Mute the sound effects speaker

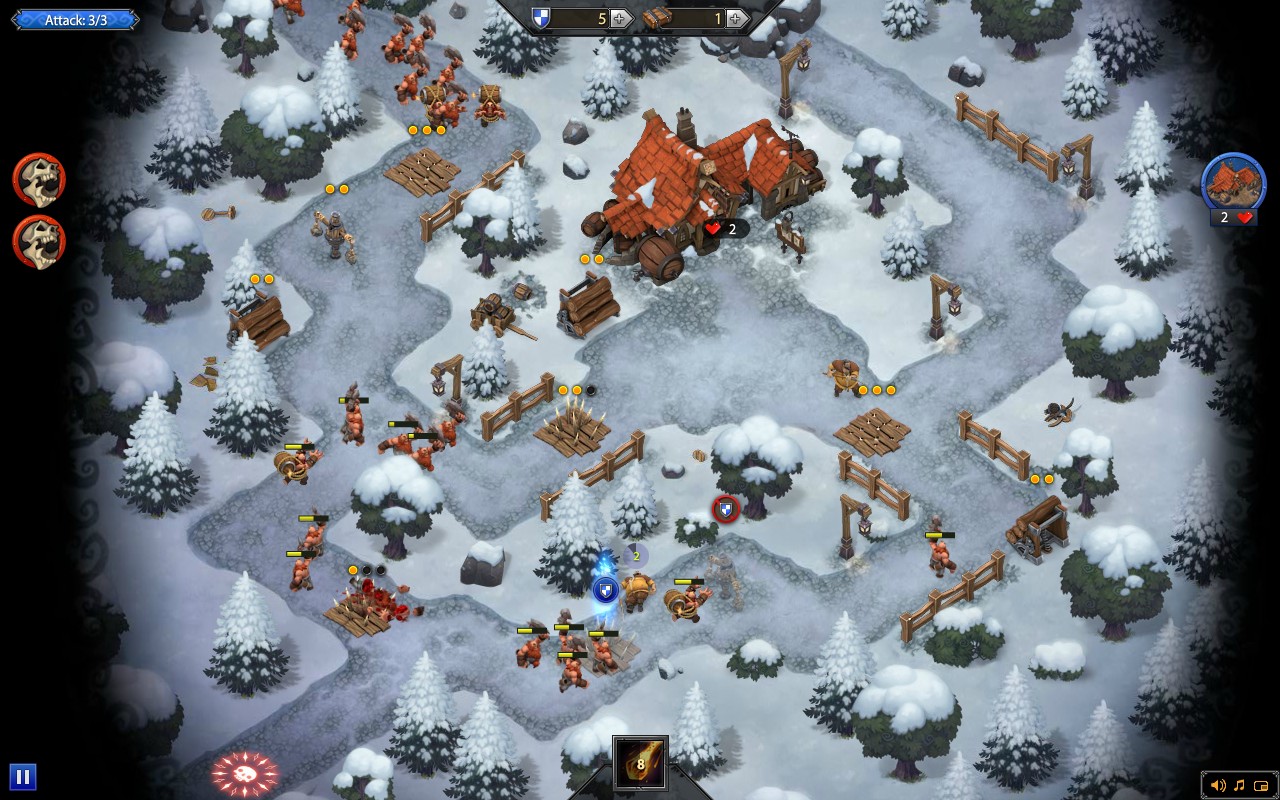(1218, 785)
